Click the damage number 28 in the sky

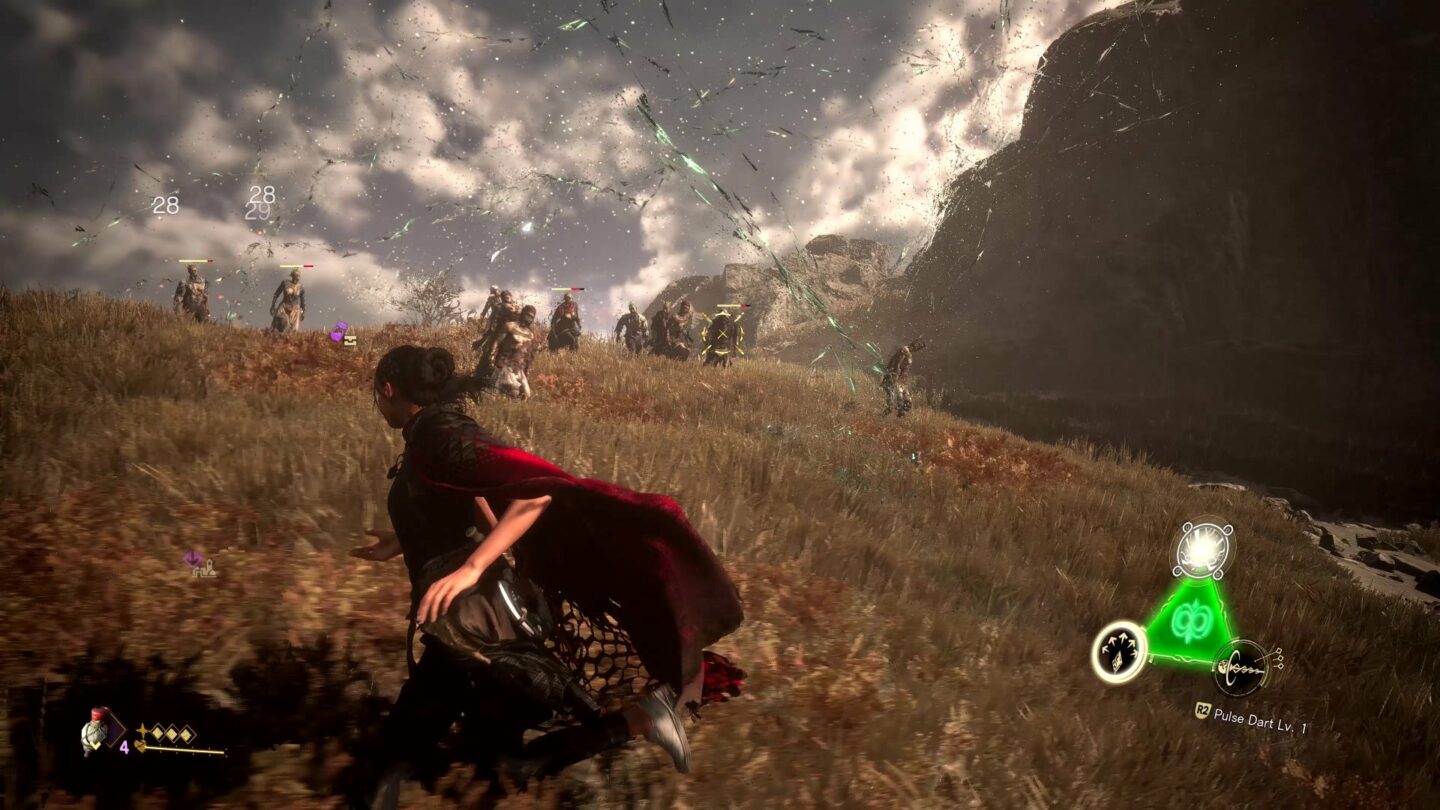[x=165, y=207]
